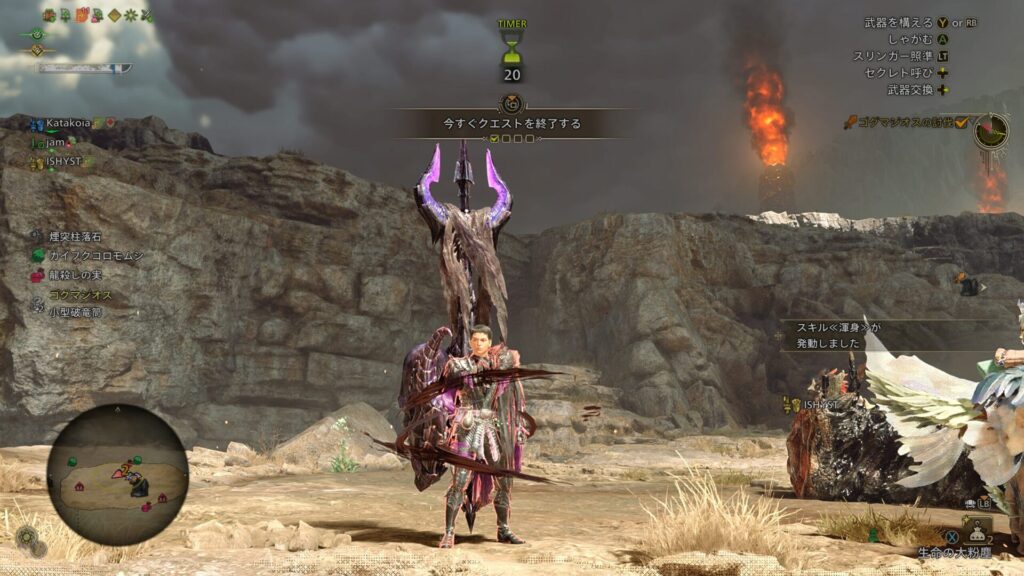Click the quest clock dial icon

[x=991, y=131]
